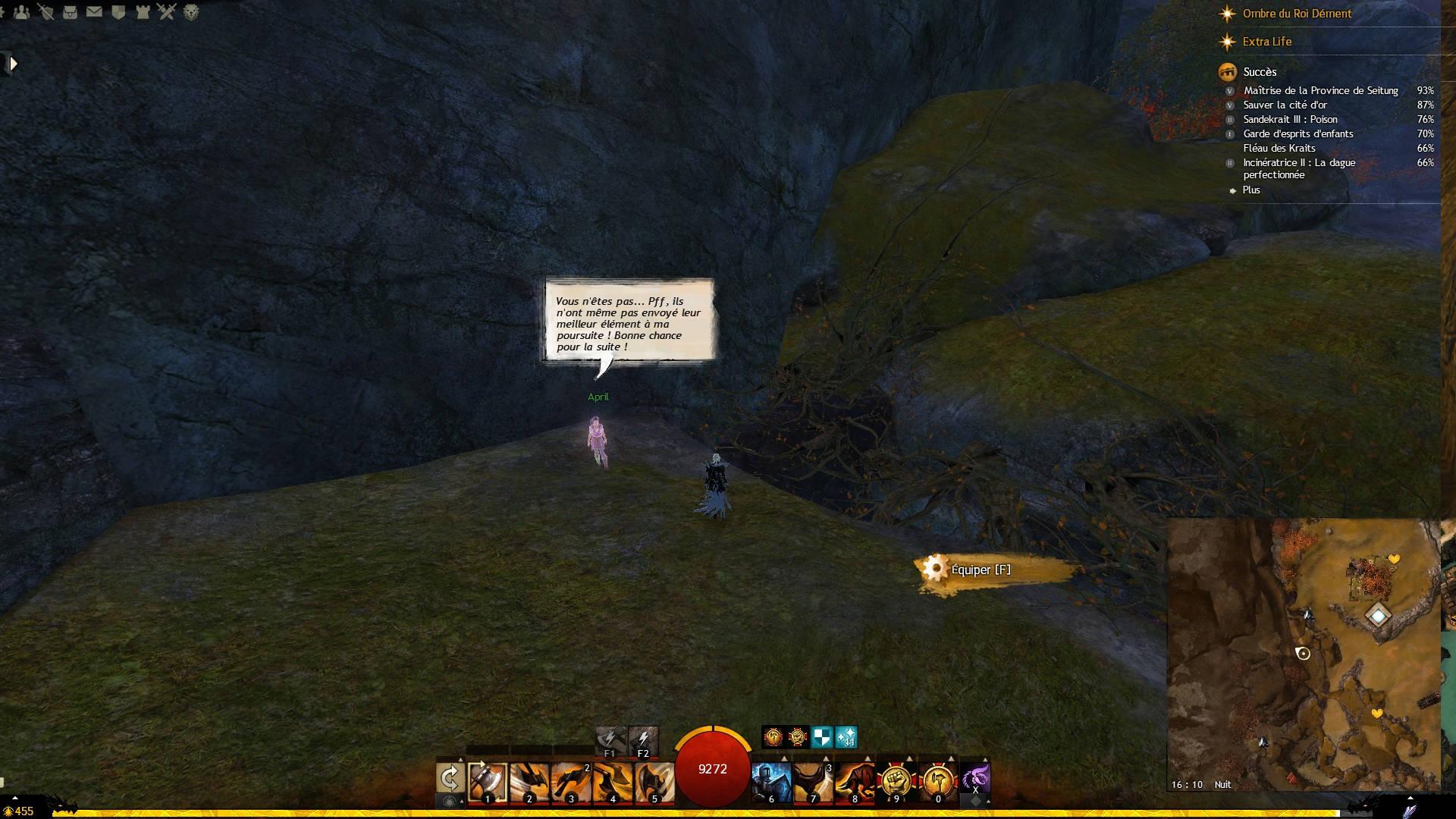Activate the F1 burst axe skill
The width and height of the screenshot is (1456, 819).
tap(609, 739)
